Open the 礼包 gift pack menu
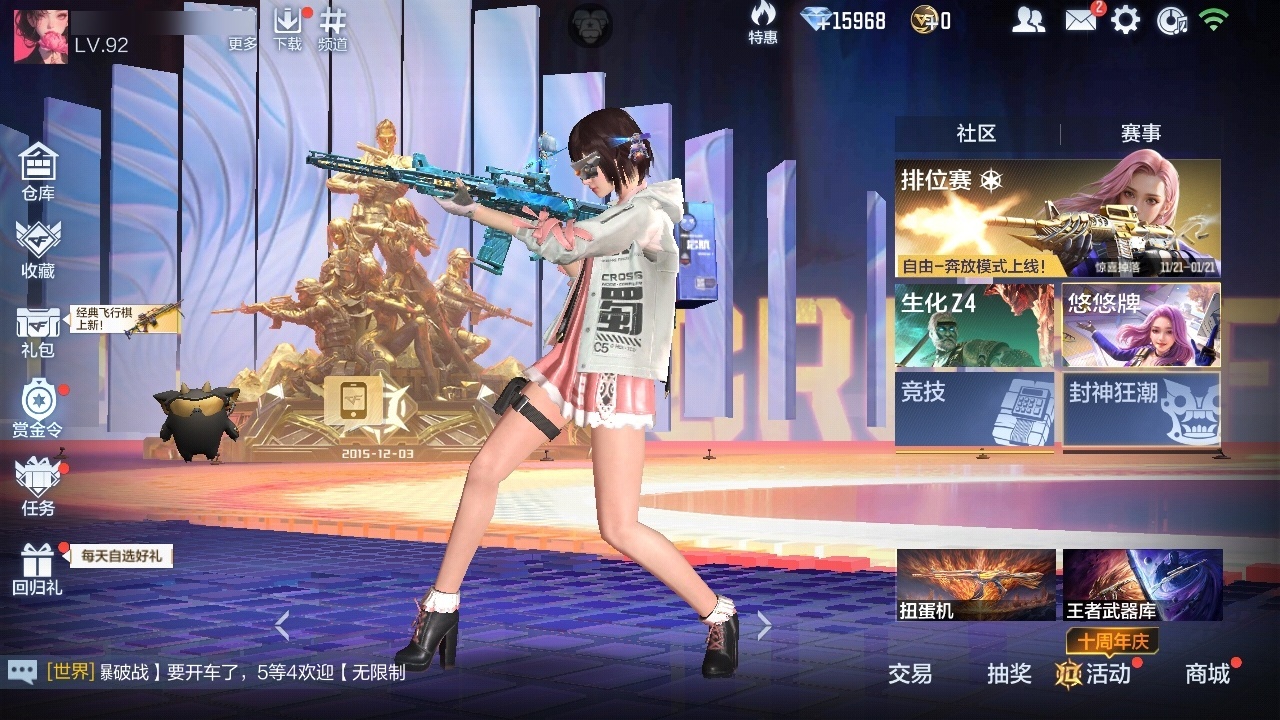Image resolution: width=1280 pixels, height=720 pixels. click(x=37, y=331)
